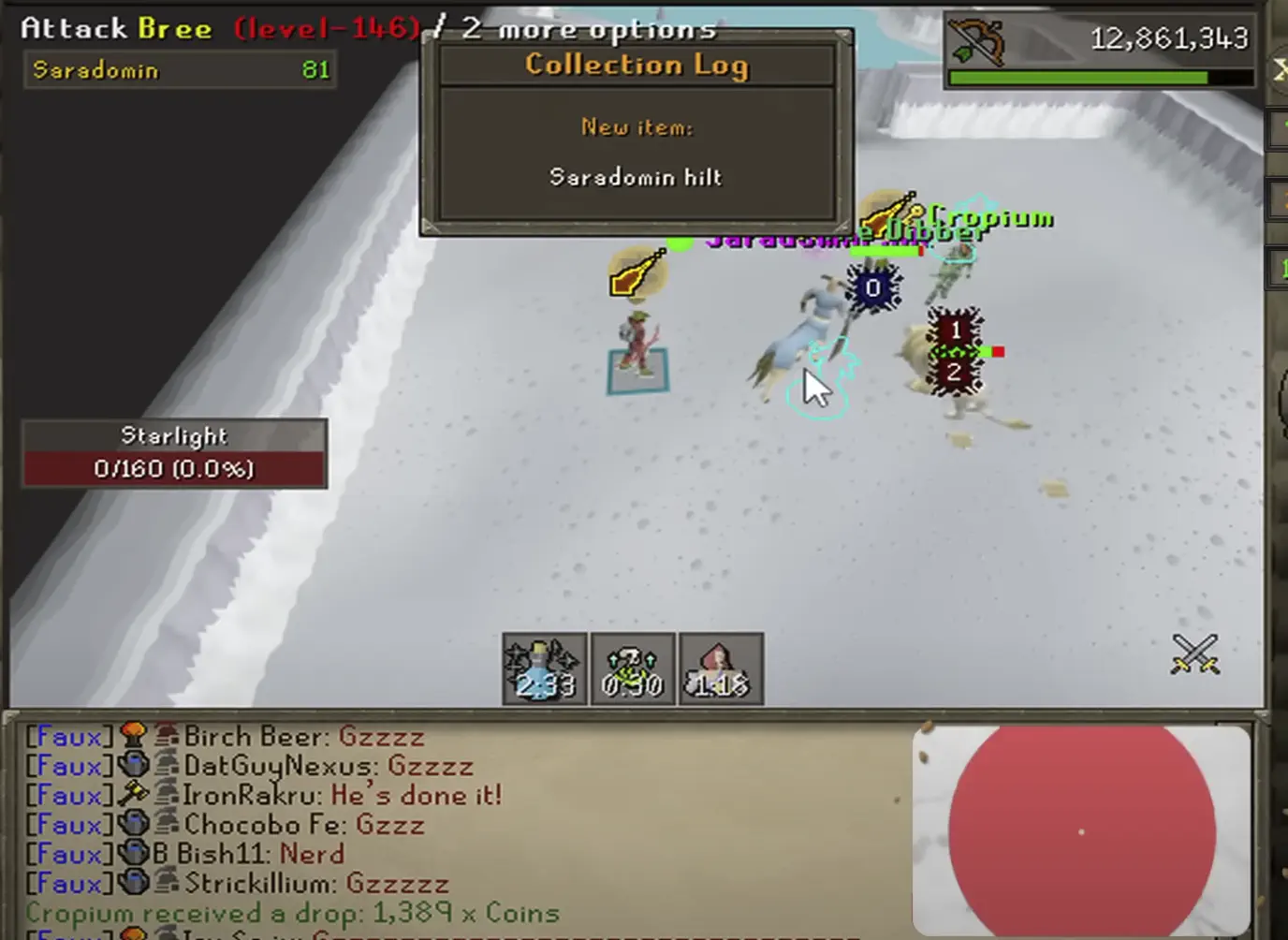This screenshot has height=940, width=1288.
Task: Select the blue potion timer showing 2:33
Action: click(x=545, y=668)
